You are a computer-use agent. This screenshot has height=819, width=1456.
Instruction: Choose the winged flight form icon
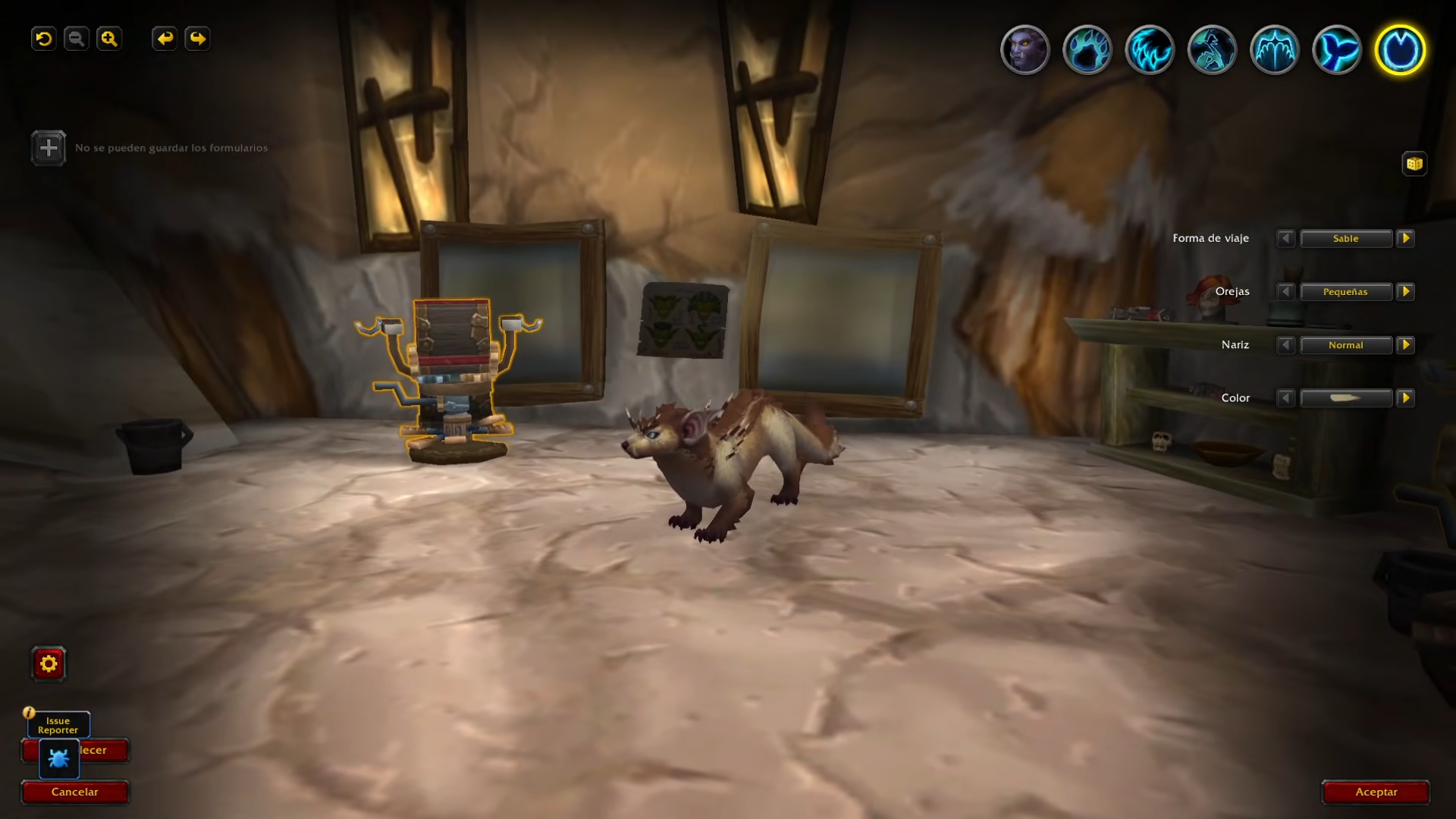(x=1274, y=50)
